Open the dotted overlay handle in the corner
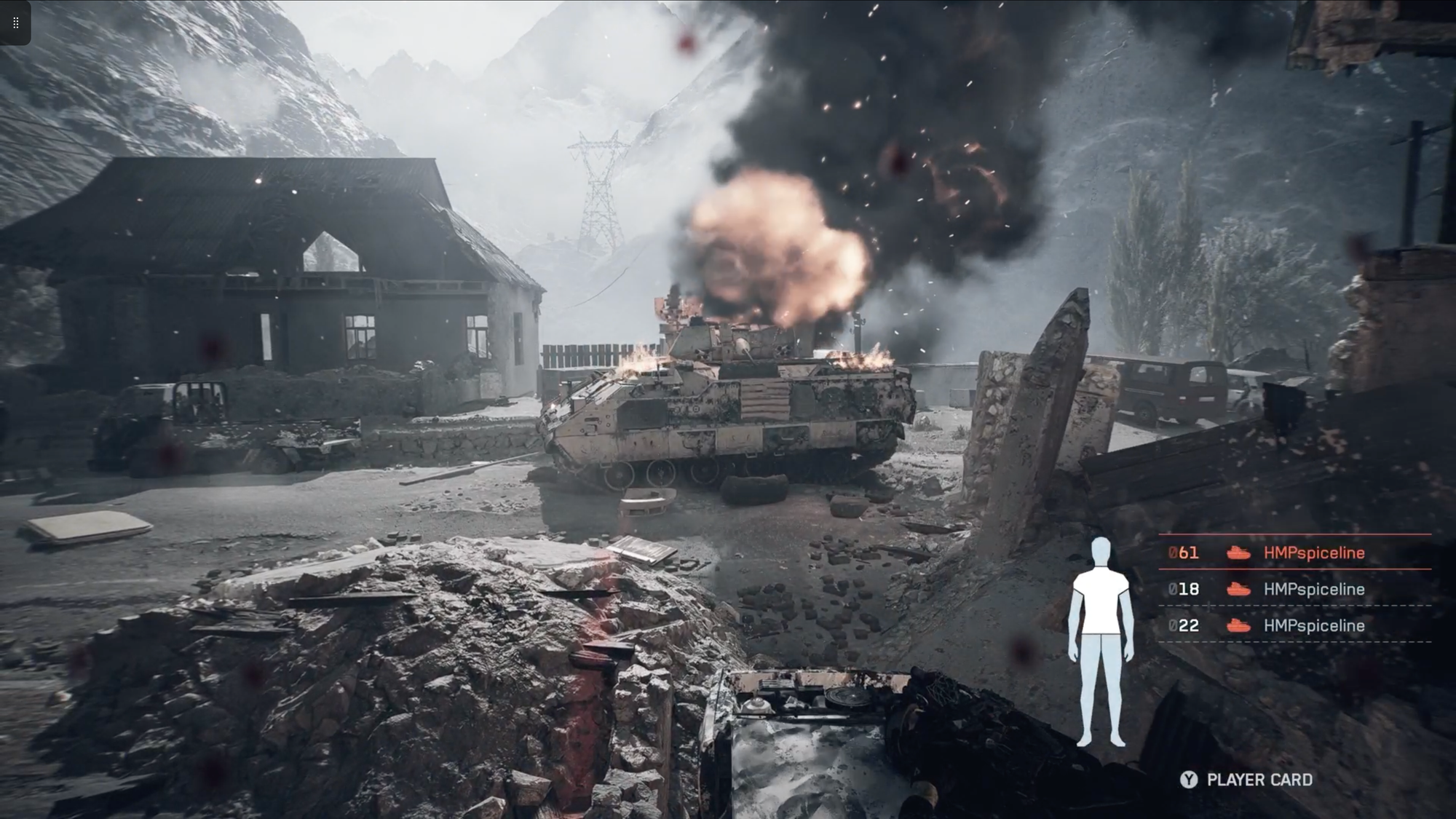The width and height of the screenshot is (1456, 819). [x=15, y=23]
